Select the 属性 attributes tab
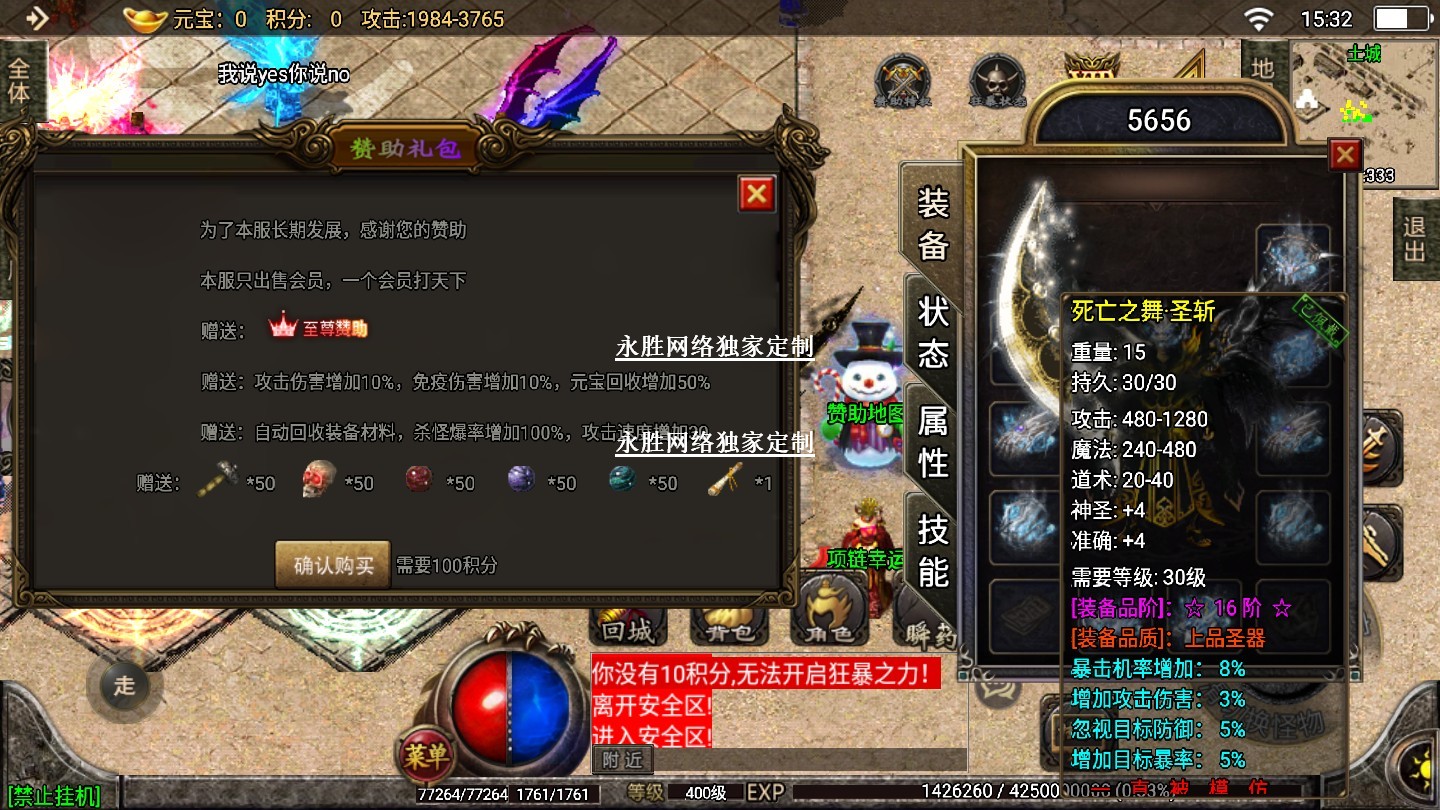 (x=933, y=441)
